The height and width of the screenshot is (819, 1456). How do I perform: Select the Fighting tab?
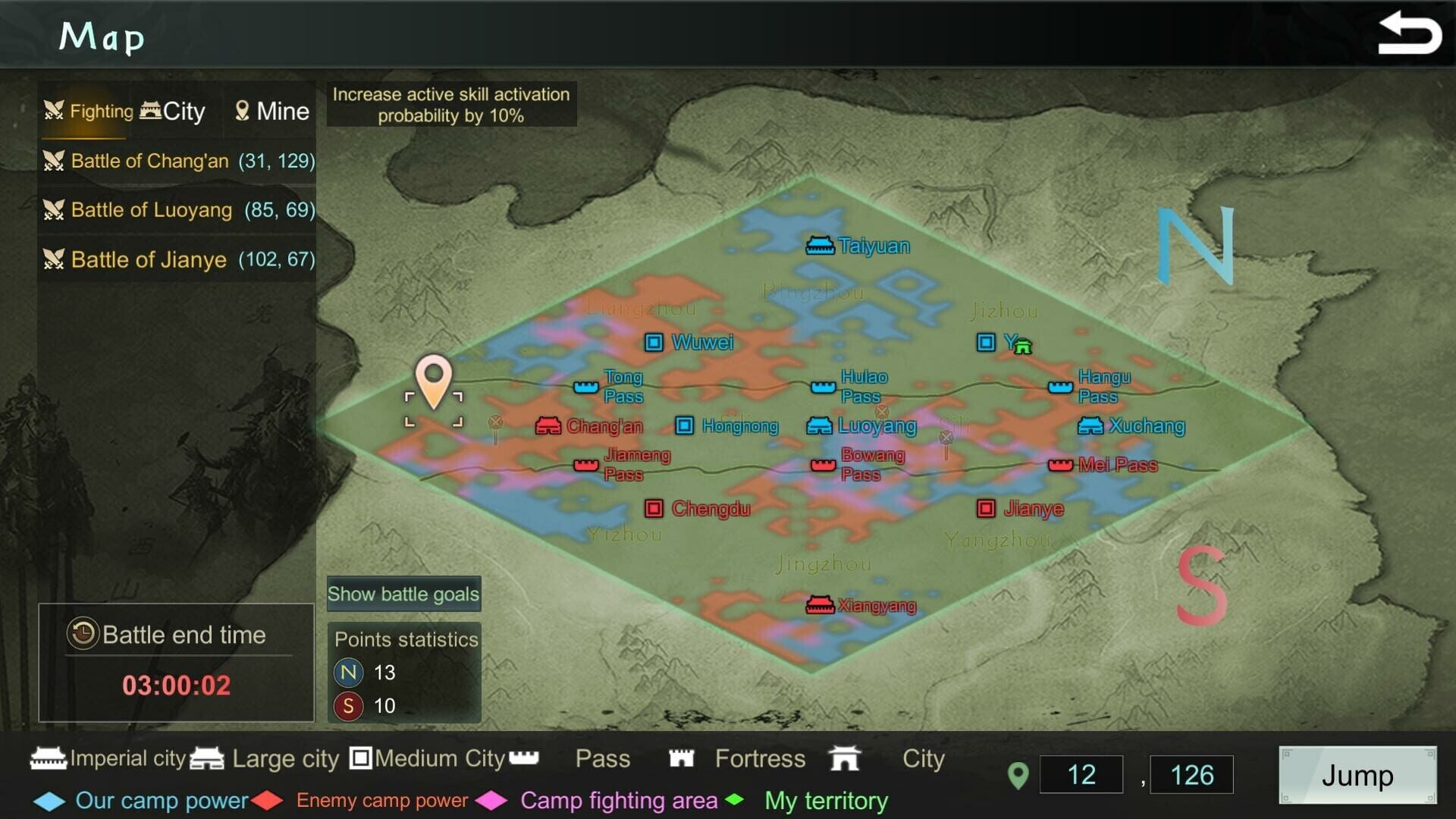point(86,111)
